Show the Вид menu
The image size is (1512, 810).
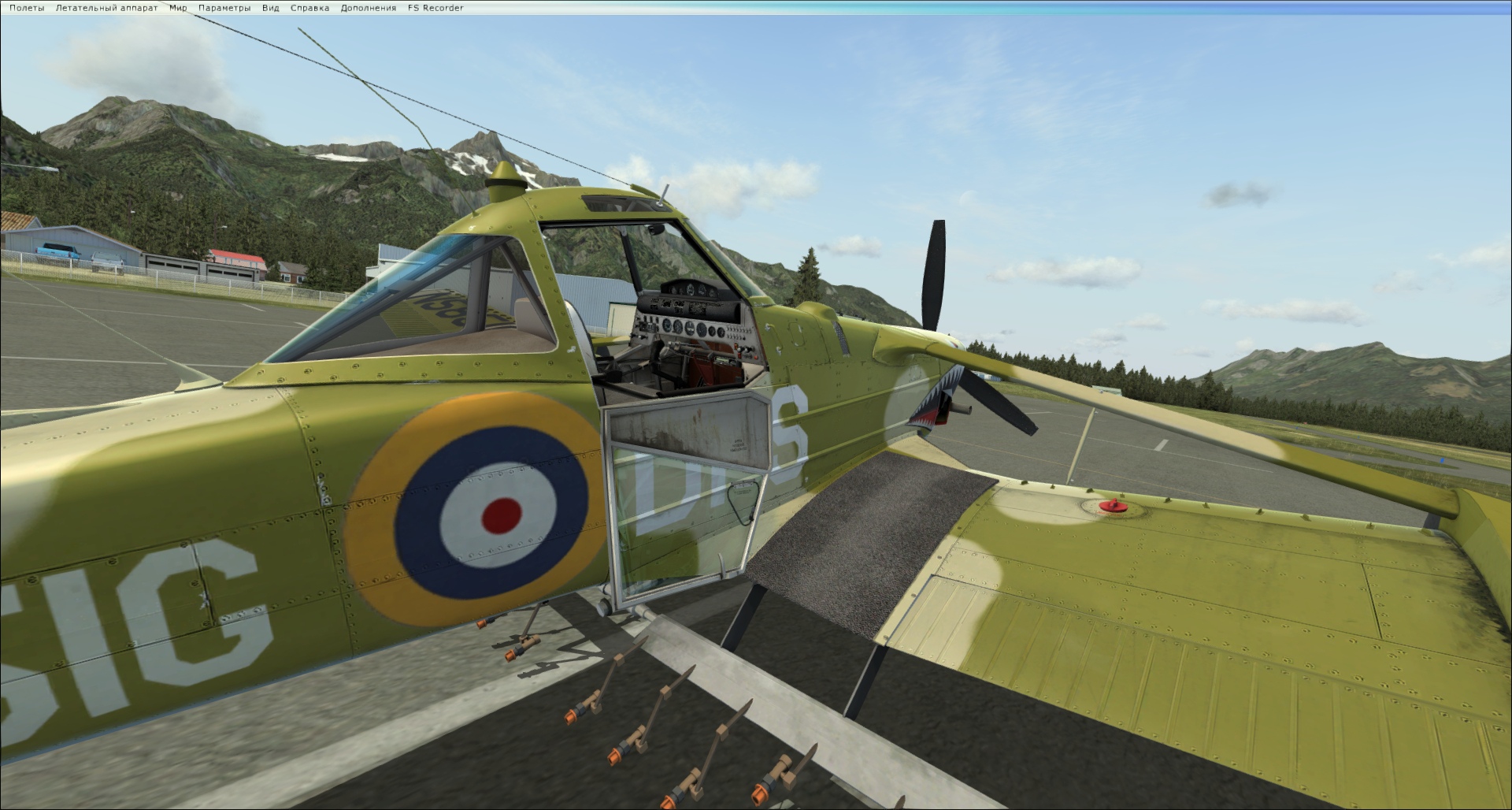click(x=270, y=8)
